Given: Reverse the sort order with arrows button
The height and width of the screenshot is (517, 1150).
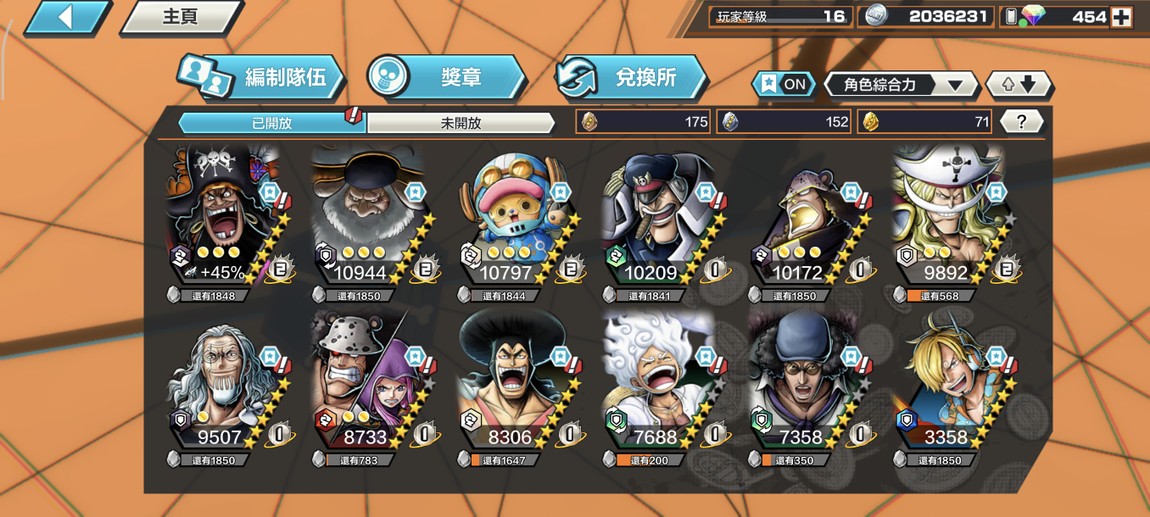Looking at the screenshot, I should [x=1018, y=84].
